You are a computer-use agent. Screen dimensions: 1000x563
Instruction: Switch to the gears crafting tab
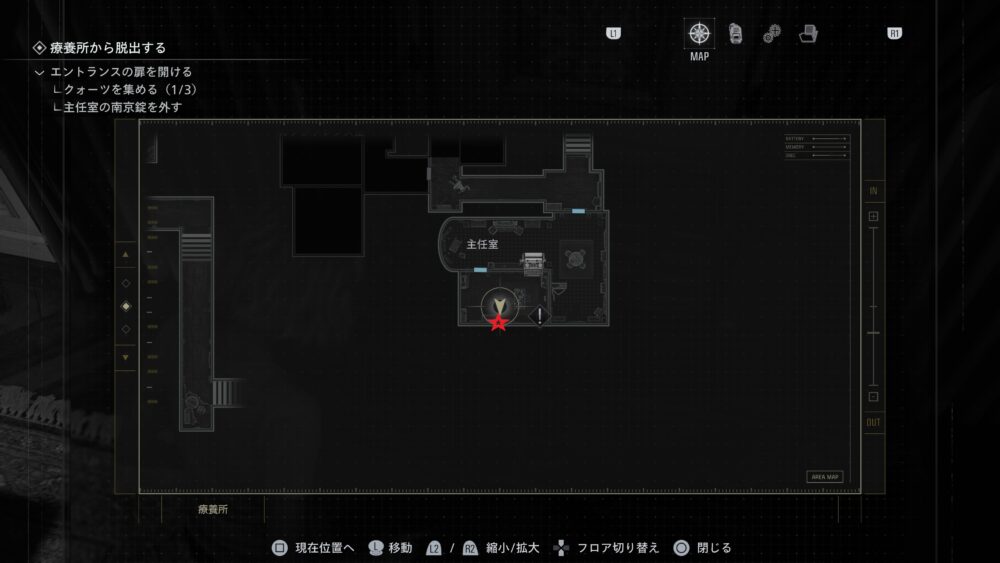(771, 34)
